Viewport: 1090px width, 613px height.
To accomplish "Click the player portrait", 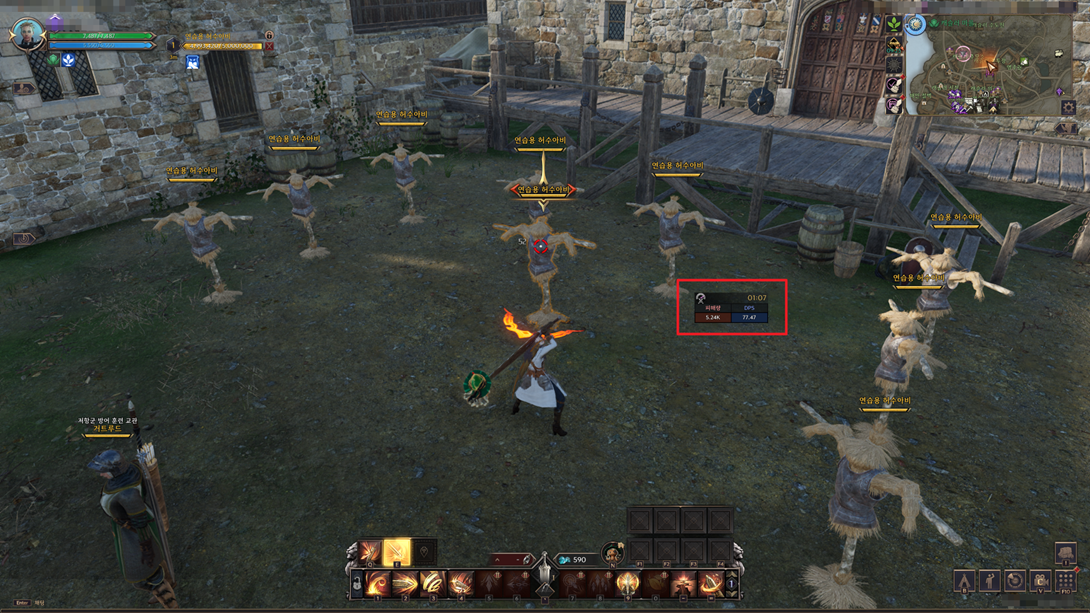I will pos(28,35).
